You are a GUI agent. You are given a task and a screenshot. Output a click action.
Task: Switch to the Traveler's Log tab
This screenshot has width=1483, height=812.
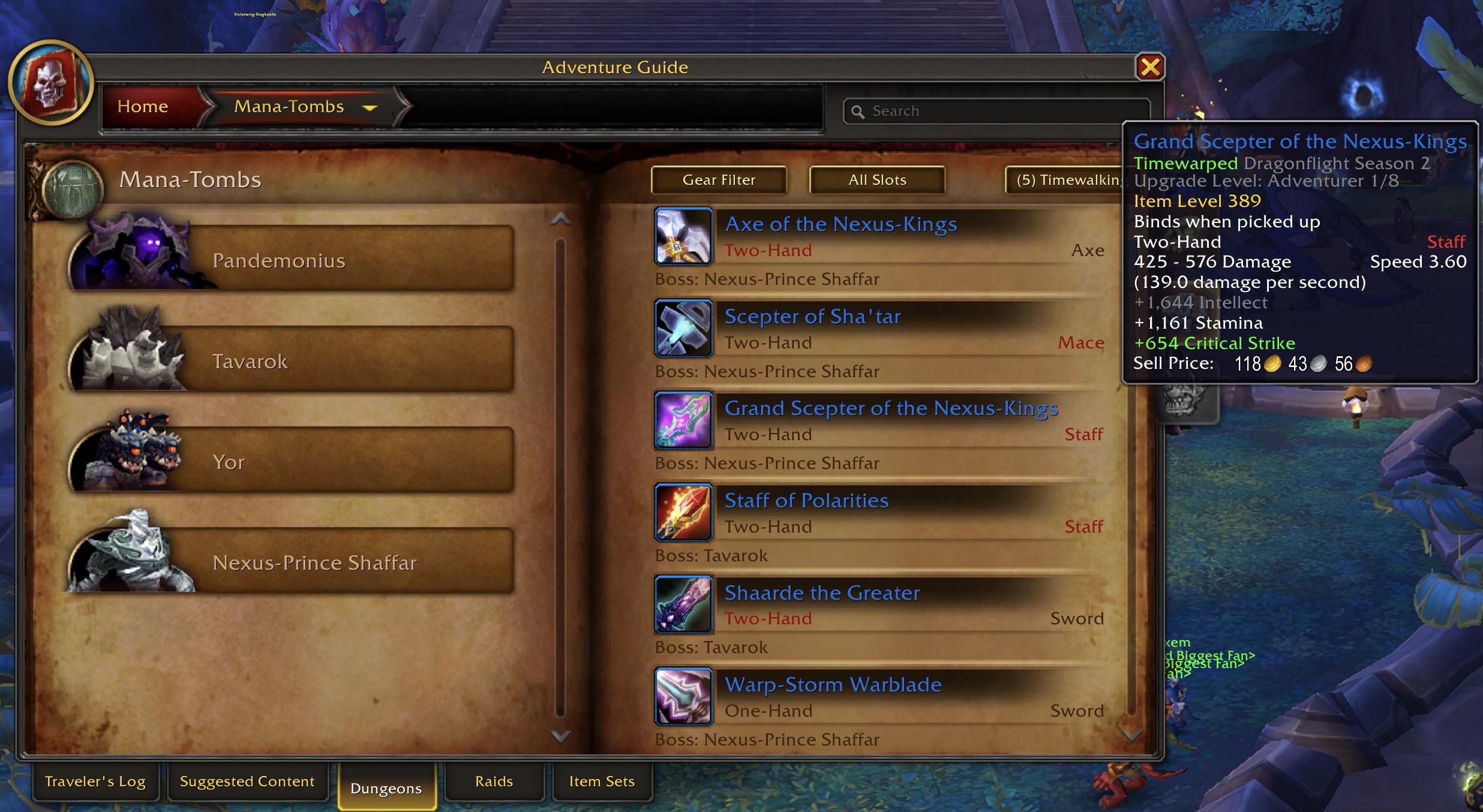click(x=95, y=781)
